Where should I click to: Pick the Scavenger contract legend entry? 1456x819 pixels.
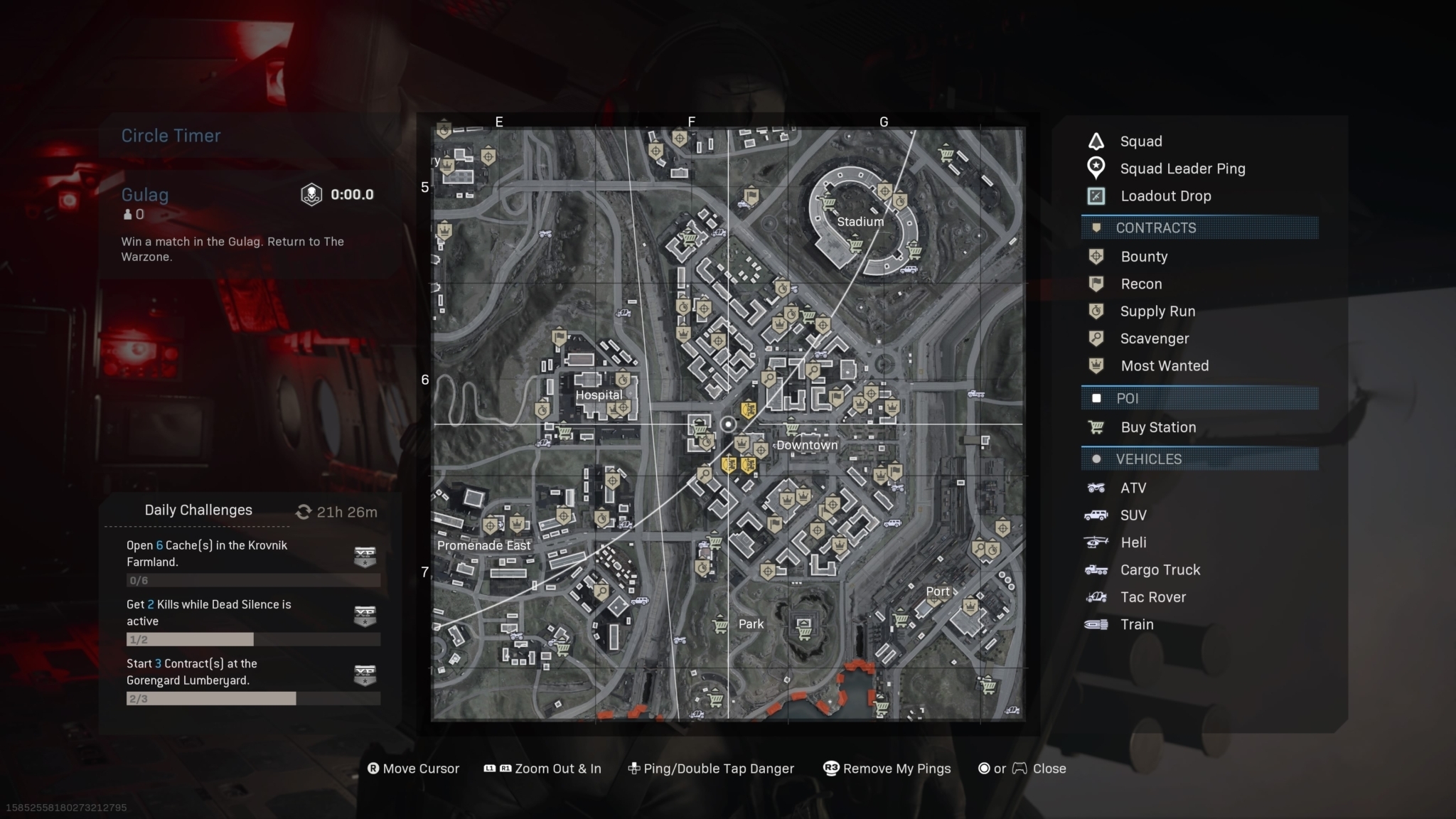point(1154,339)
